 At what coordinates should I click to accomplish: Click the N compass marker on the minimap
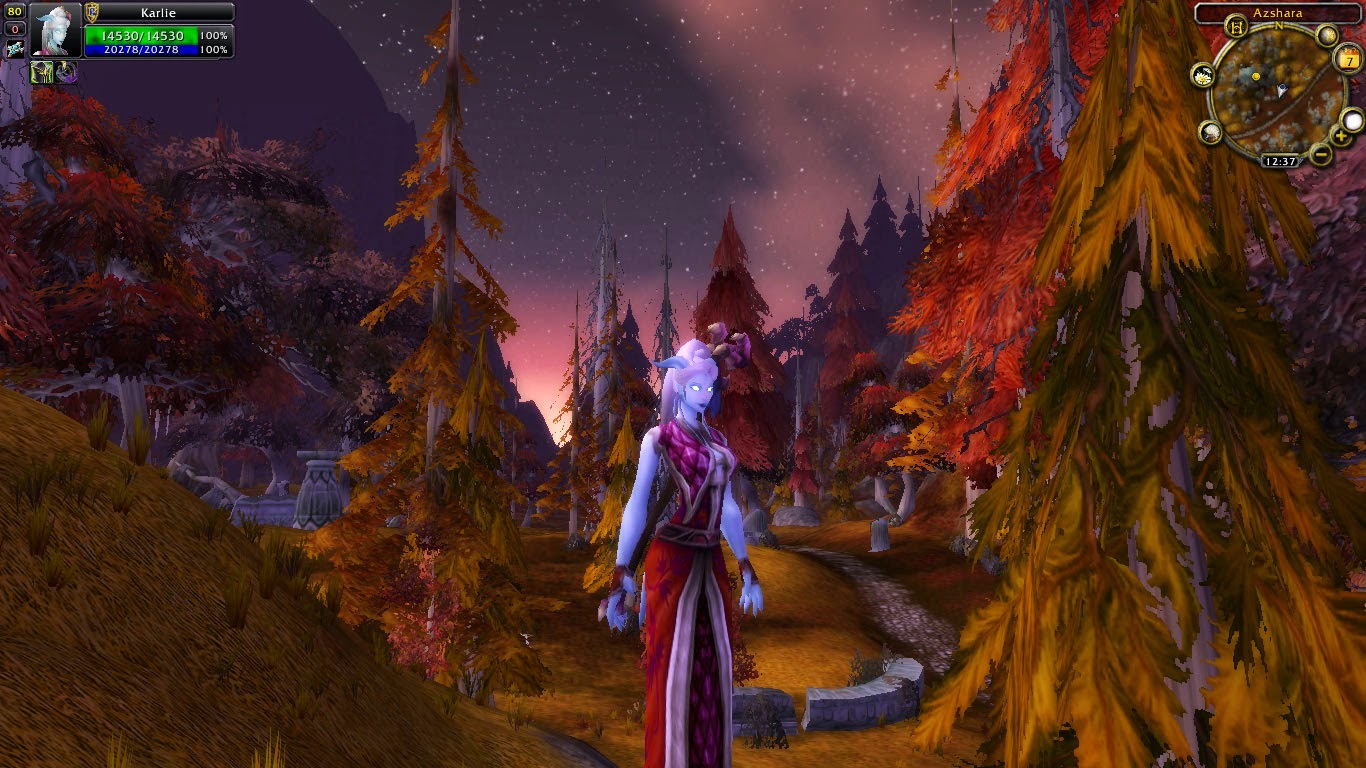tap(1278, 26)
